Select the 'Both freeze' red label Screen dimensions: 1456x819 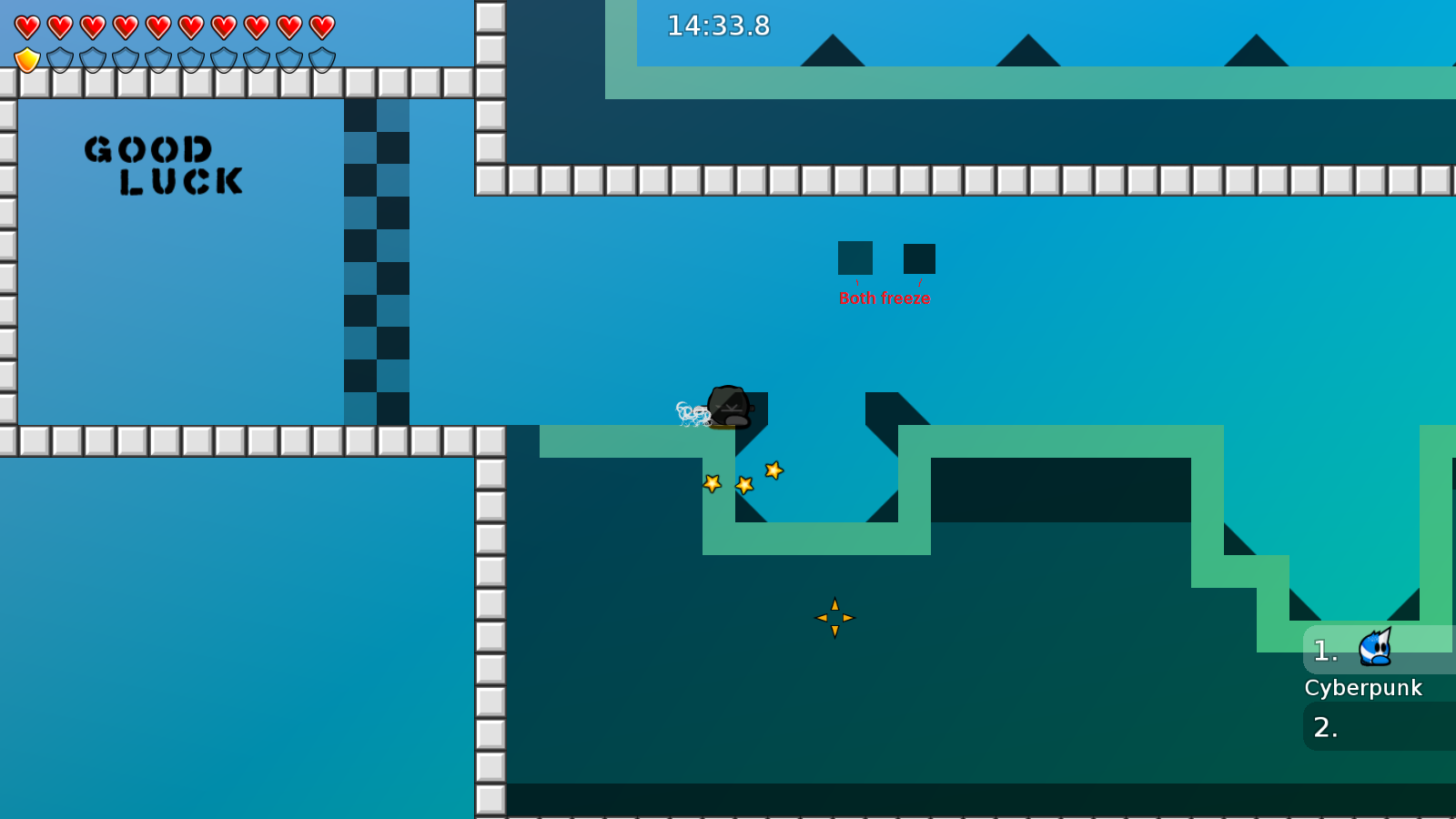point(885,298)
